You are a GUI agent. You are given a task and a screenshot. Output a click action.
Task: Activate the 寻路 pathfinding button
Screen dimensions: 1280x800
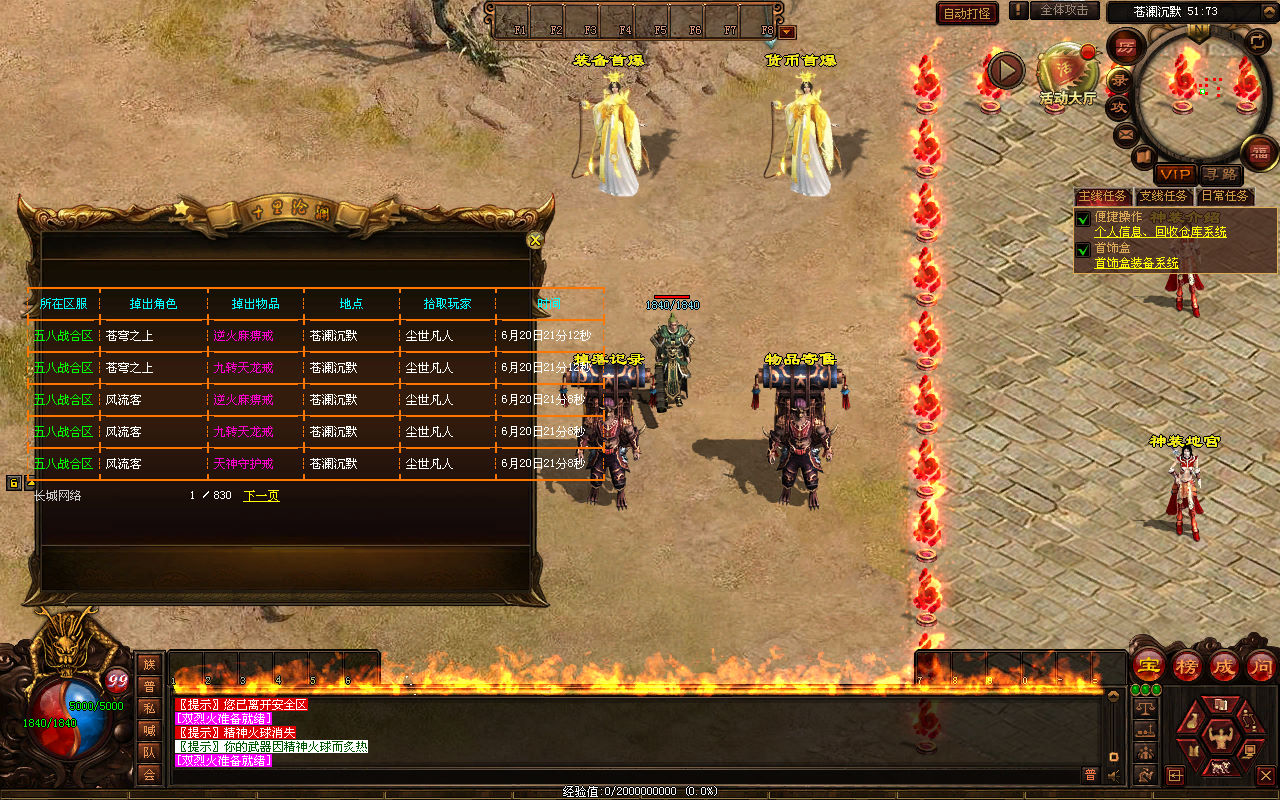pyautogui.click(x=1218, y=174)
